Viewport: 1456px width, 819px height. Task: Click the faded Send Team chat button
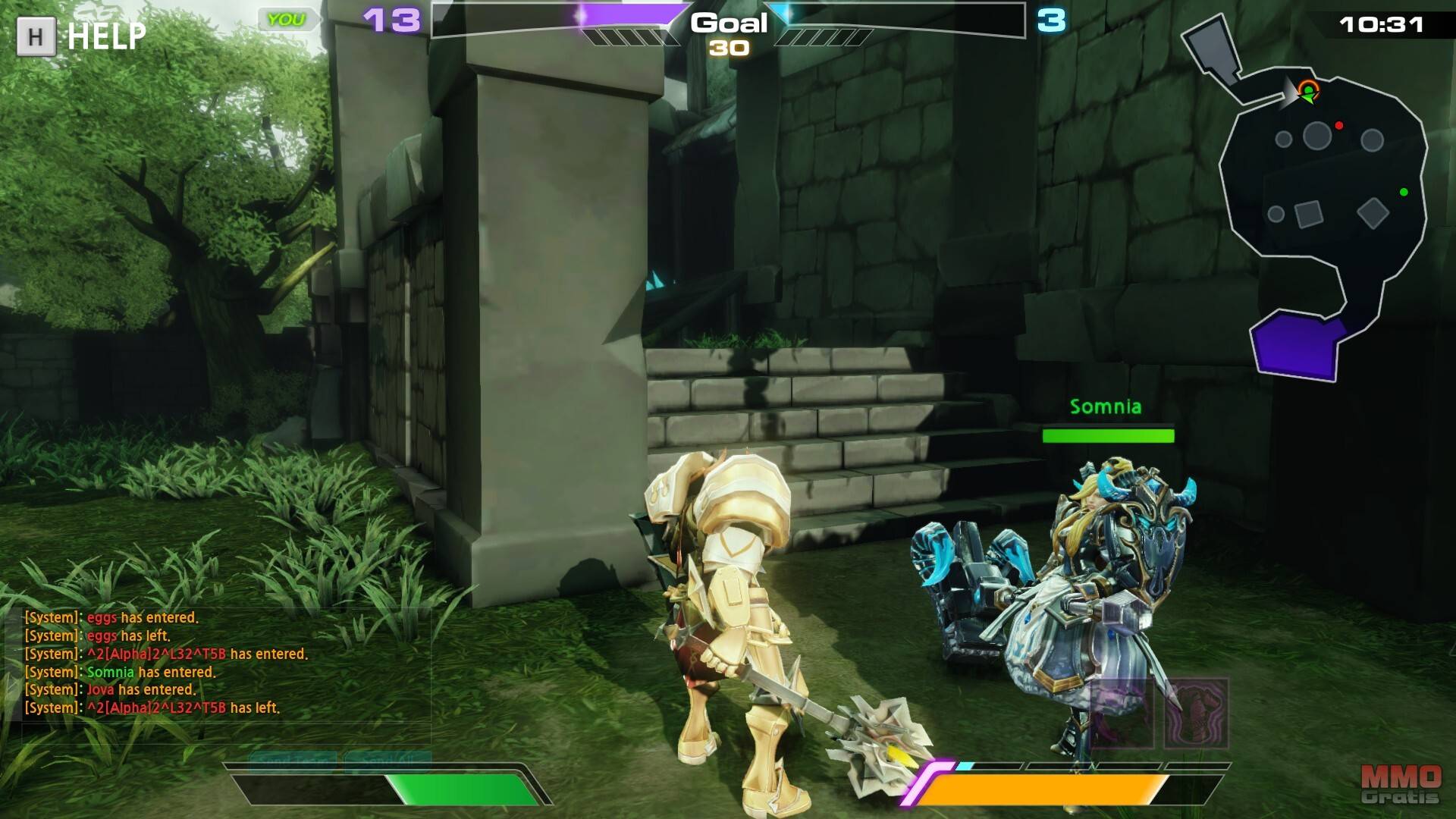coord(293,758)
